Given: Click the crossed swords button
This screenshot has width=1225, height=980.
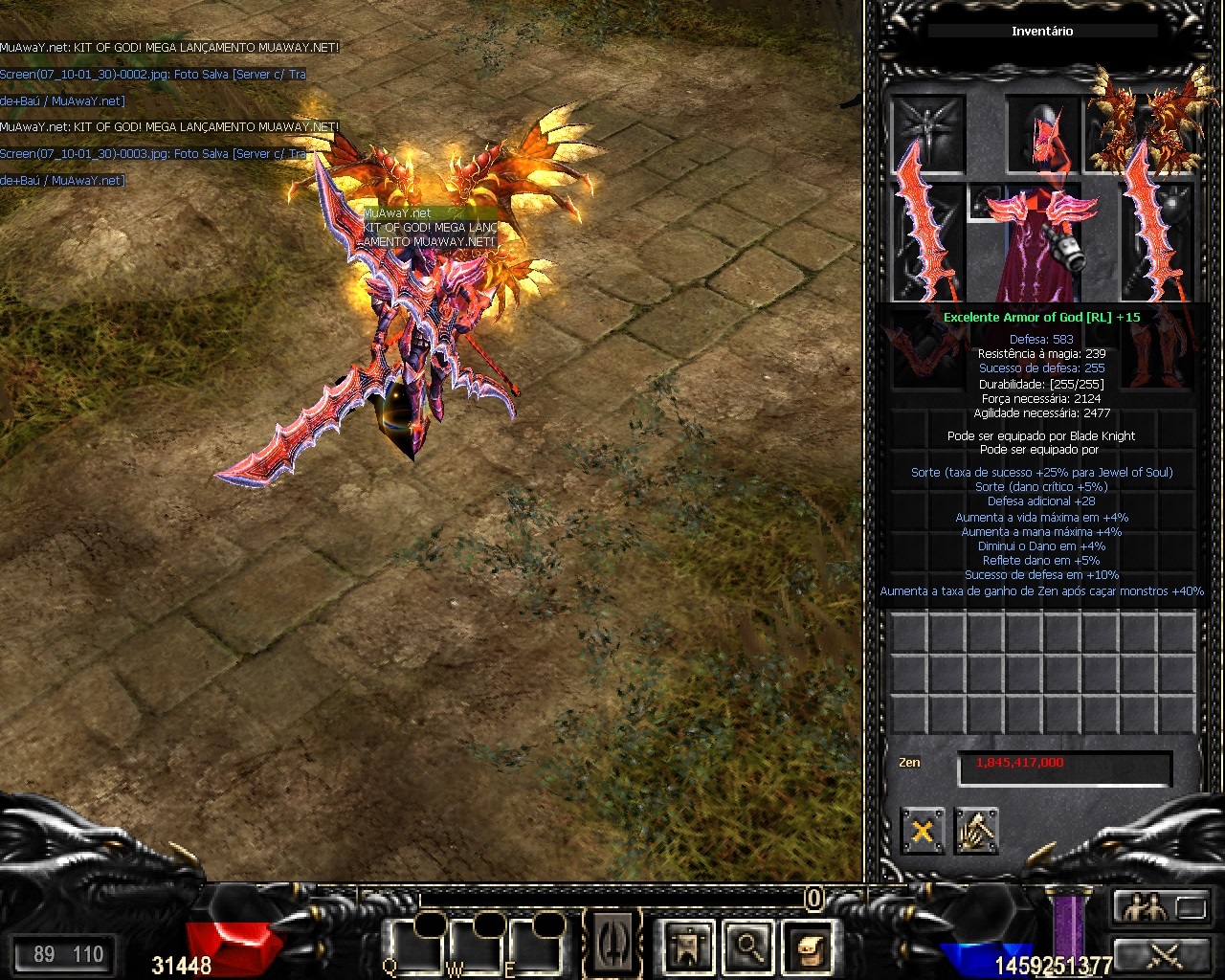Looking at the screenshot, I should point(1160,953).
